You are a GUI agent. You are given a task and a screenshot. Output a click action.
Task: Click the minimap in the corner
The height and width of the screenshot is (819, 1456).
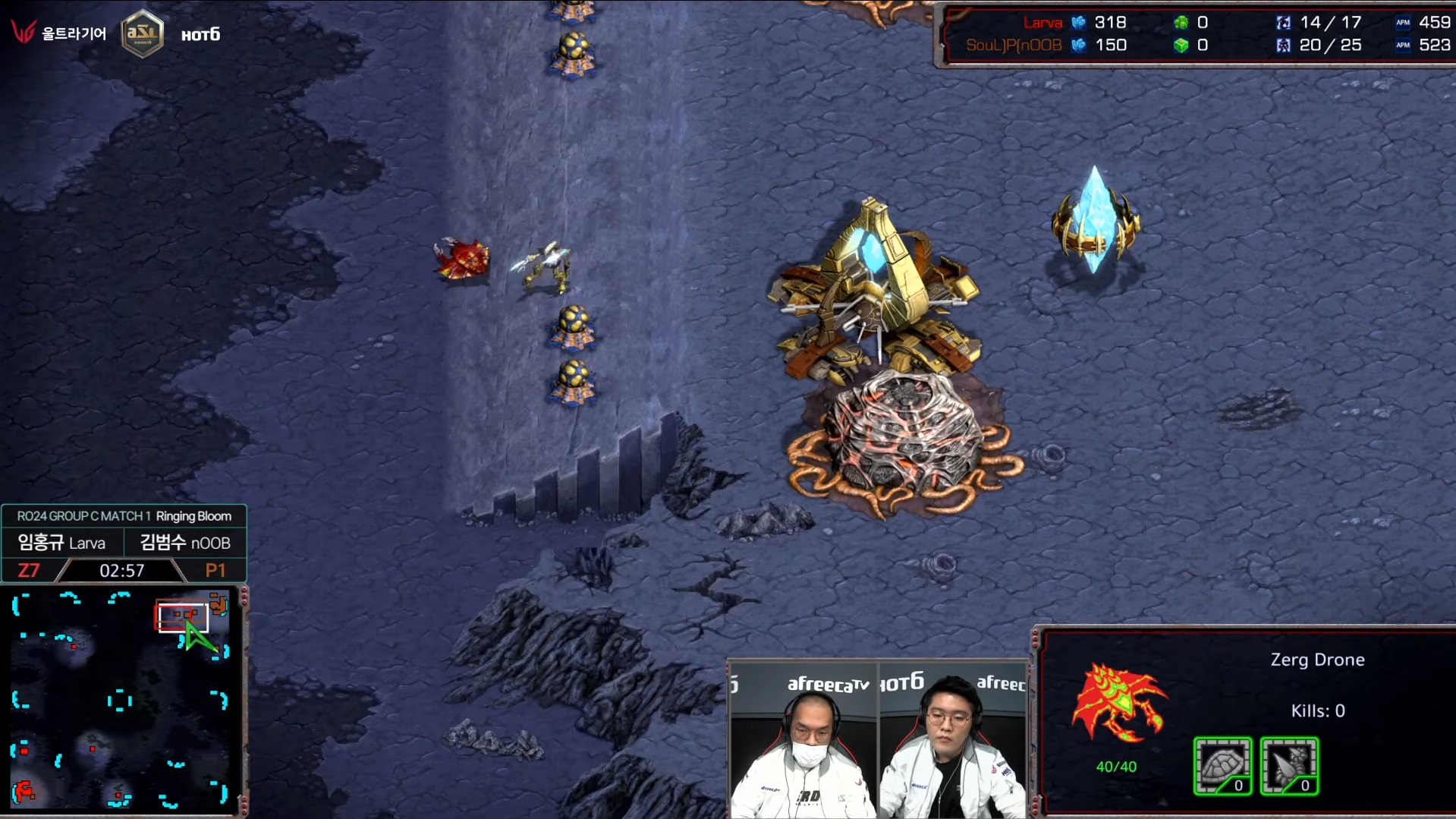click(121, 699)
